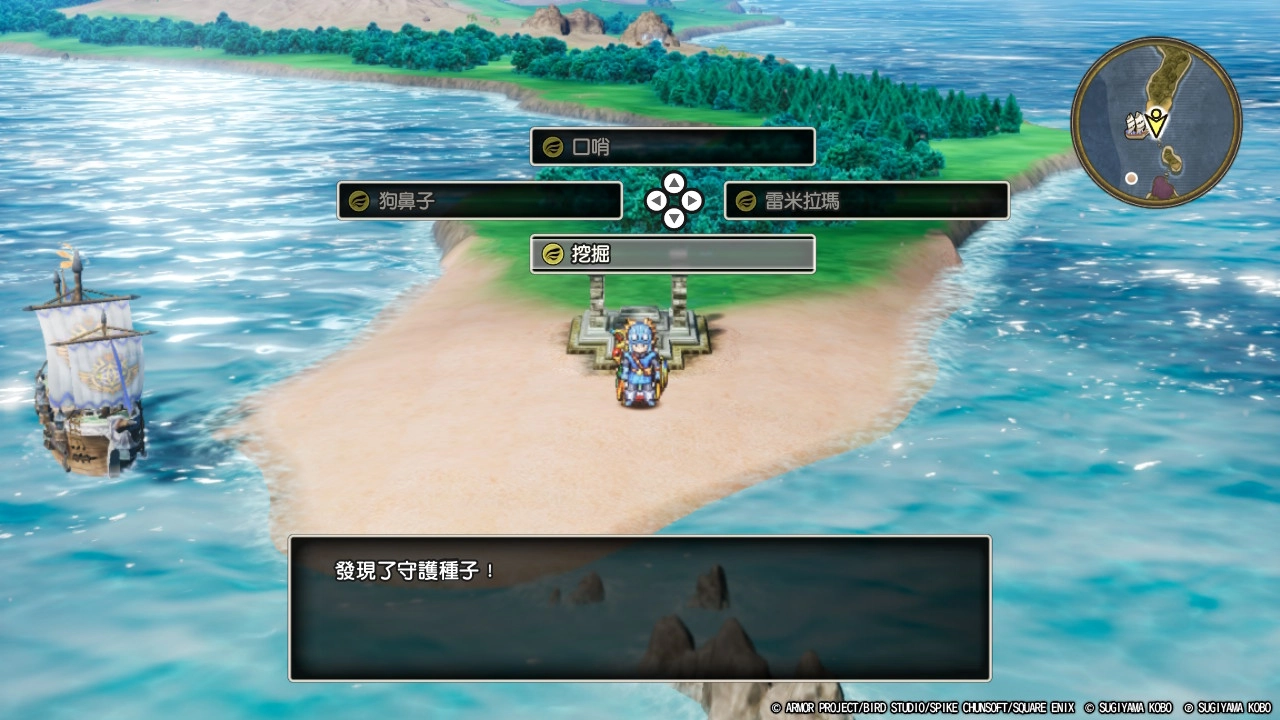Select the 口哨 (Whistle) command
1280x720 pixels.
tap(672, 146)
